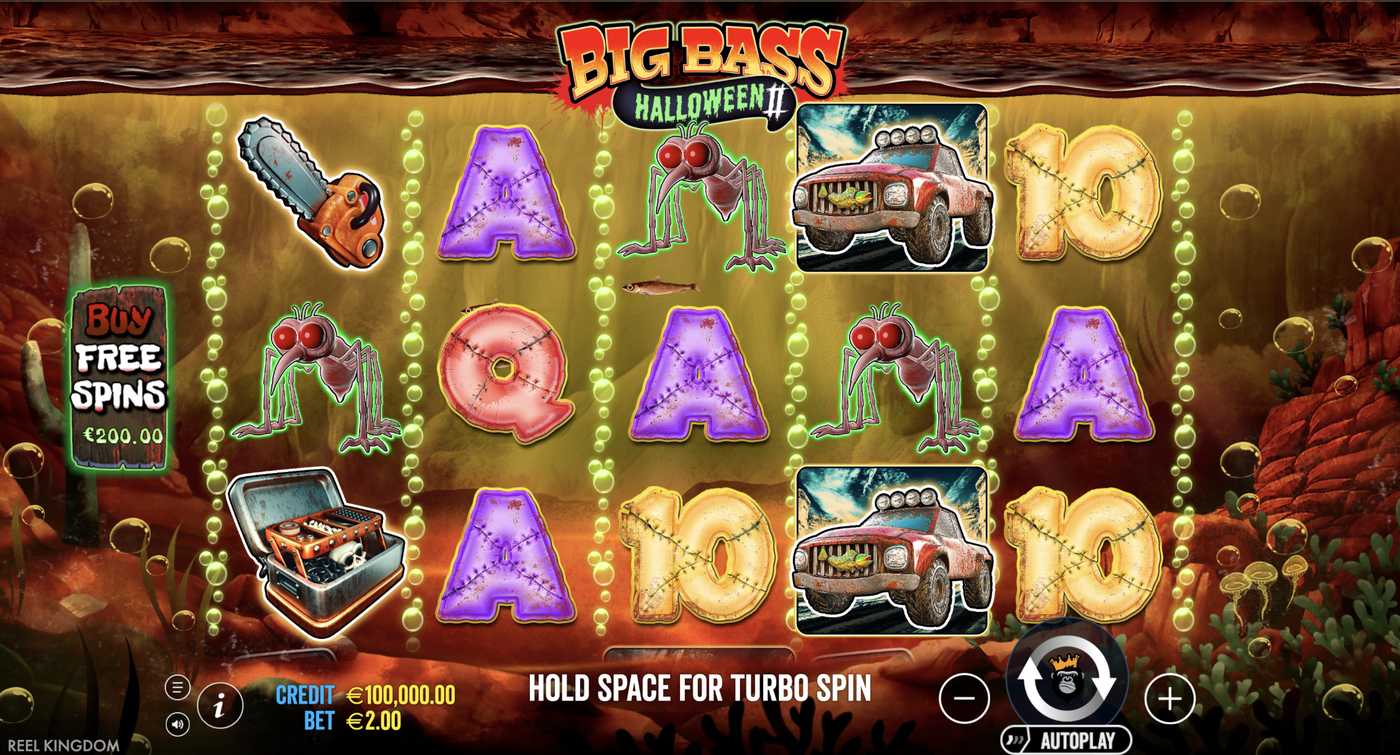1400x755 pixels.
Task: Open the hamburger menu in the bottom left
Action: tap(178, 686)
